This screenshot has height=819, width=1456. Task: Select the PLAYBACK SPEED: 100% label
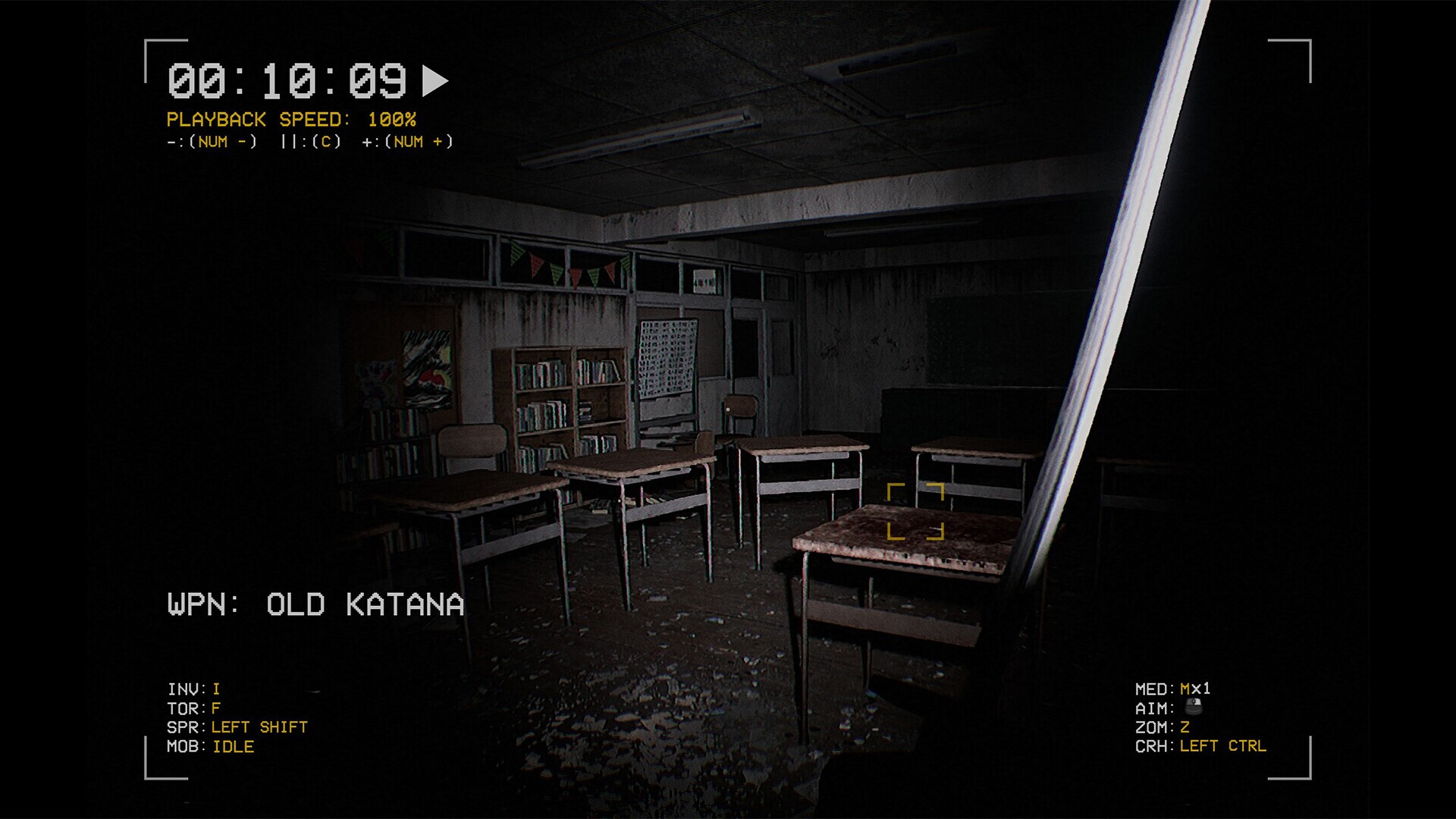click(292, 119)
